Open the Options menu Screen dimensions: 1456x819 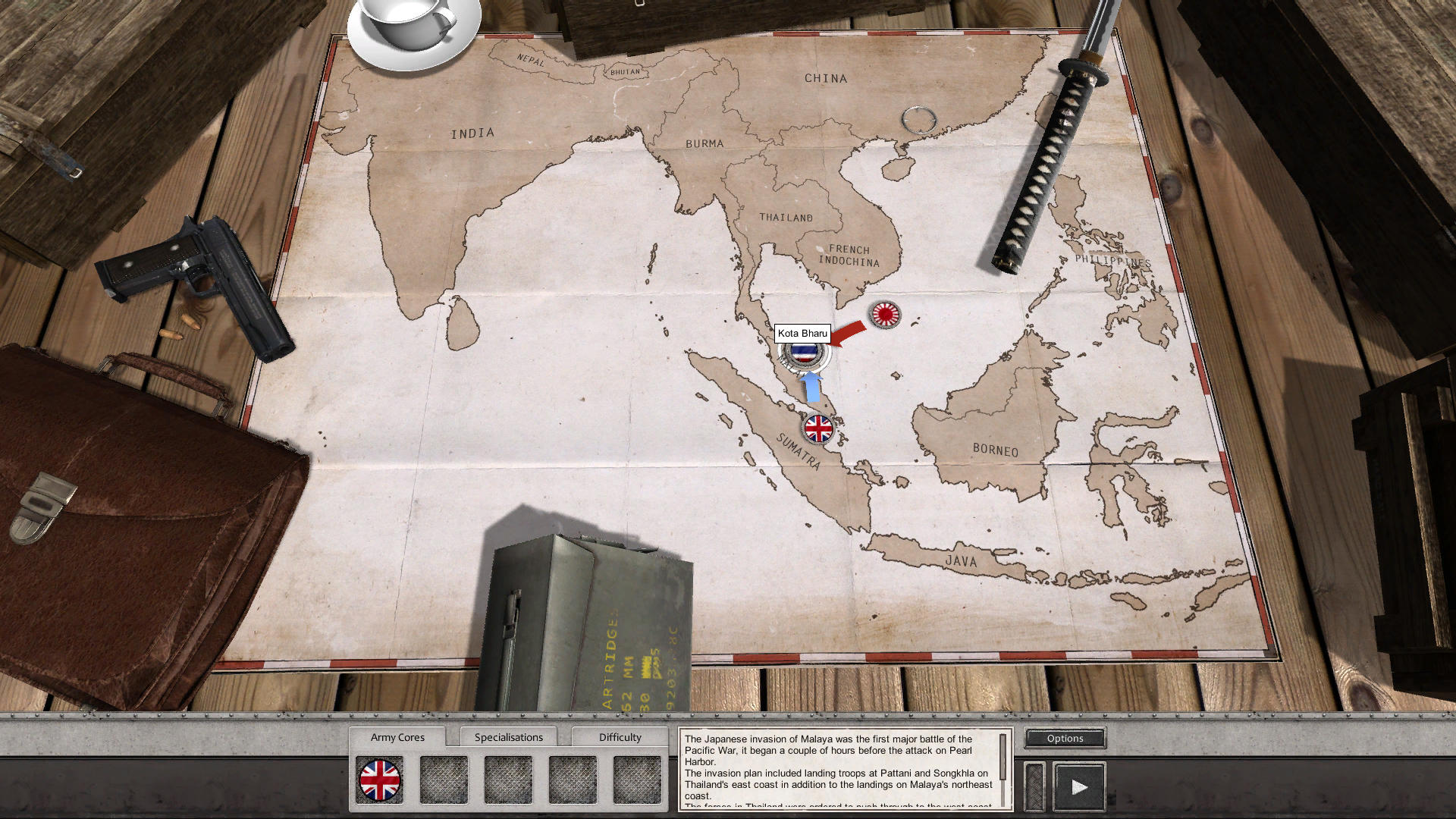[x=1064, y=738]
